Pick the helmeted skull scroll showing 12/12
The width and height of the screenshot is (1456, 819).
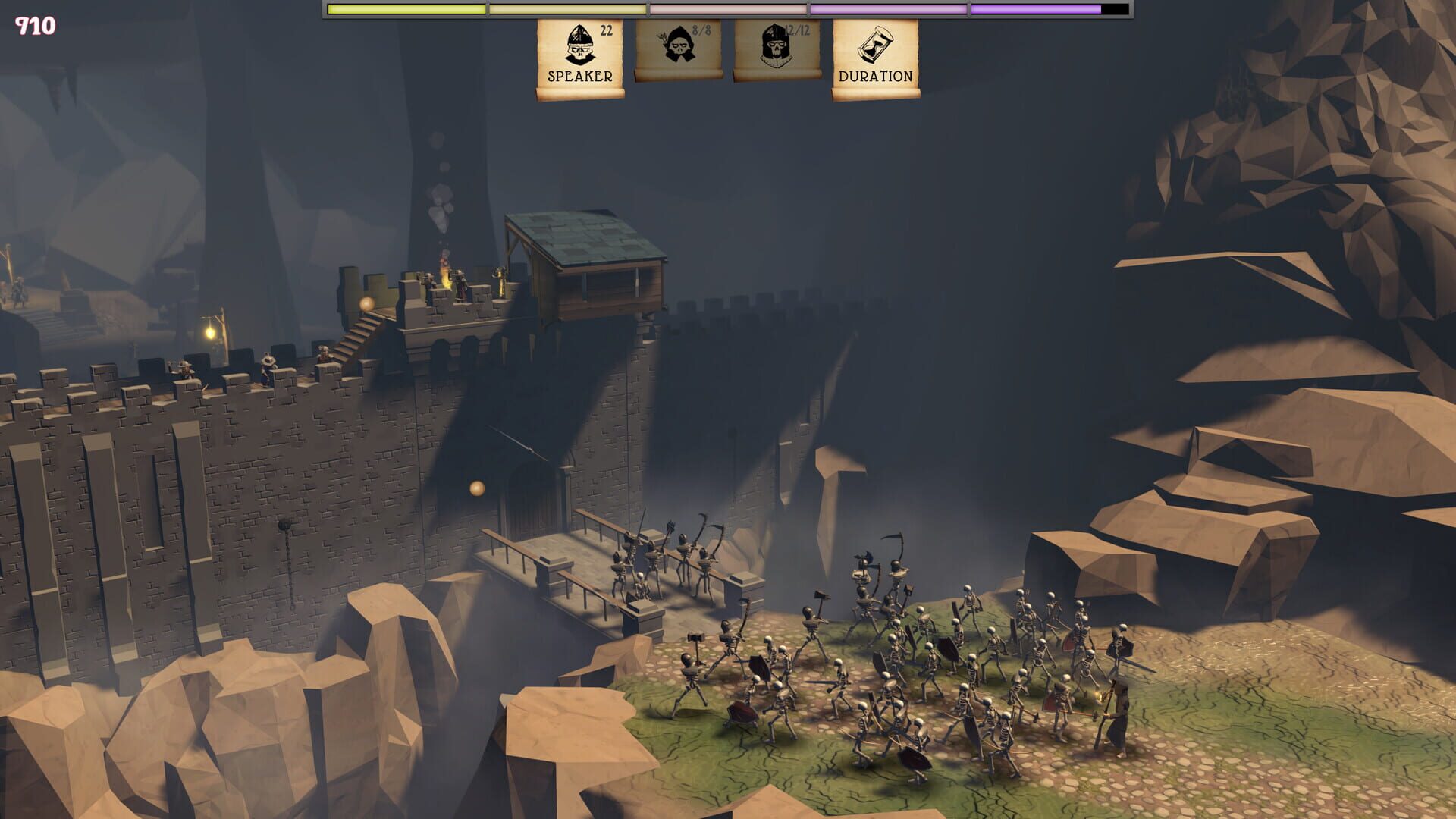(777, 49)
